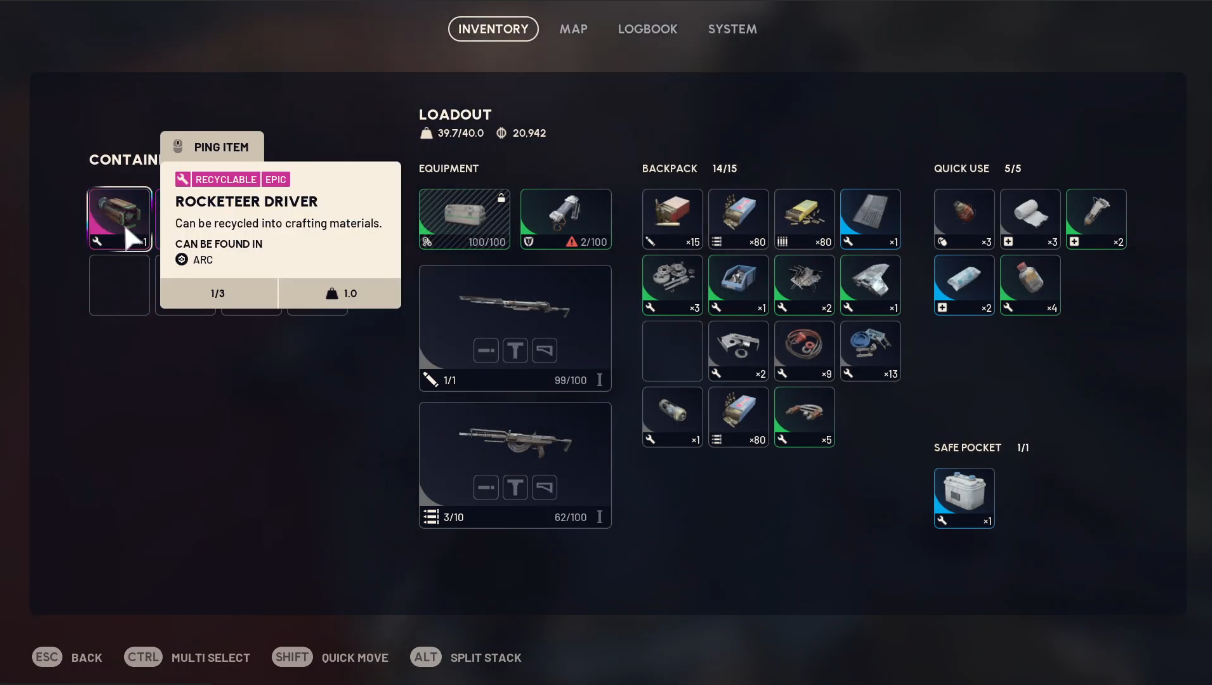Switch to the Map tab
The height and width of the screenshot is (685, 1212).
pyautogui.click(x=573, y=29)
